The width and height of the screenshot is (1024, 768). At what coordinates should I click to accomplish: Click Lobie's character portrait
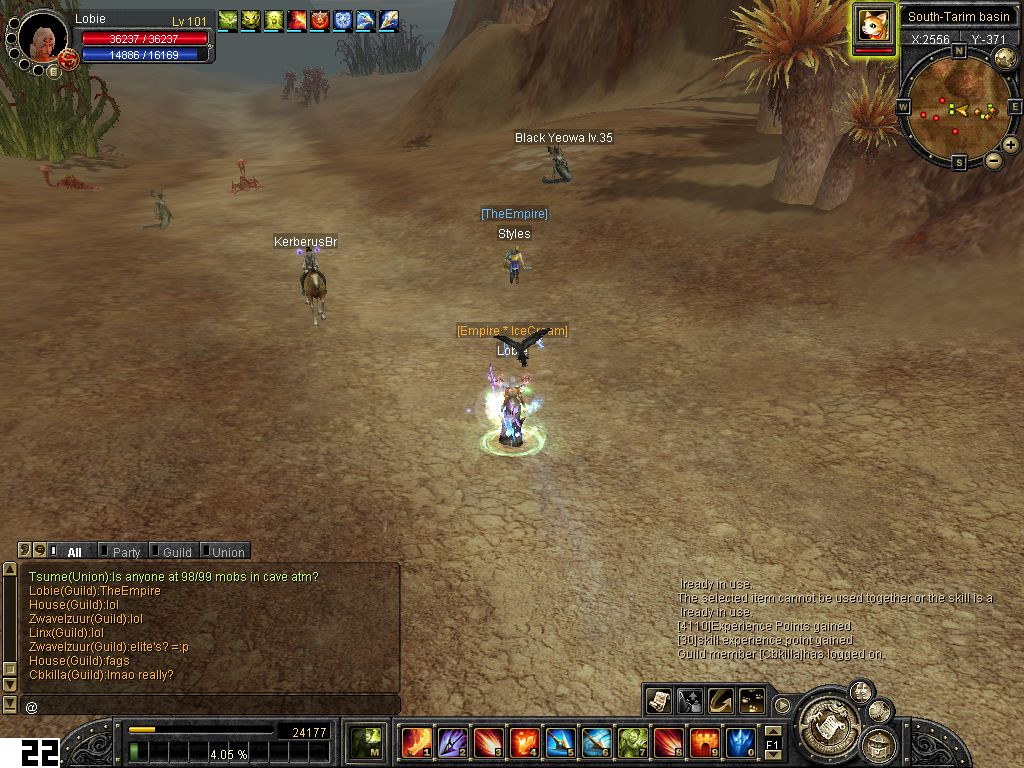(x=44, y=40)
